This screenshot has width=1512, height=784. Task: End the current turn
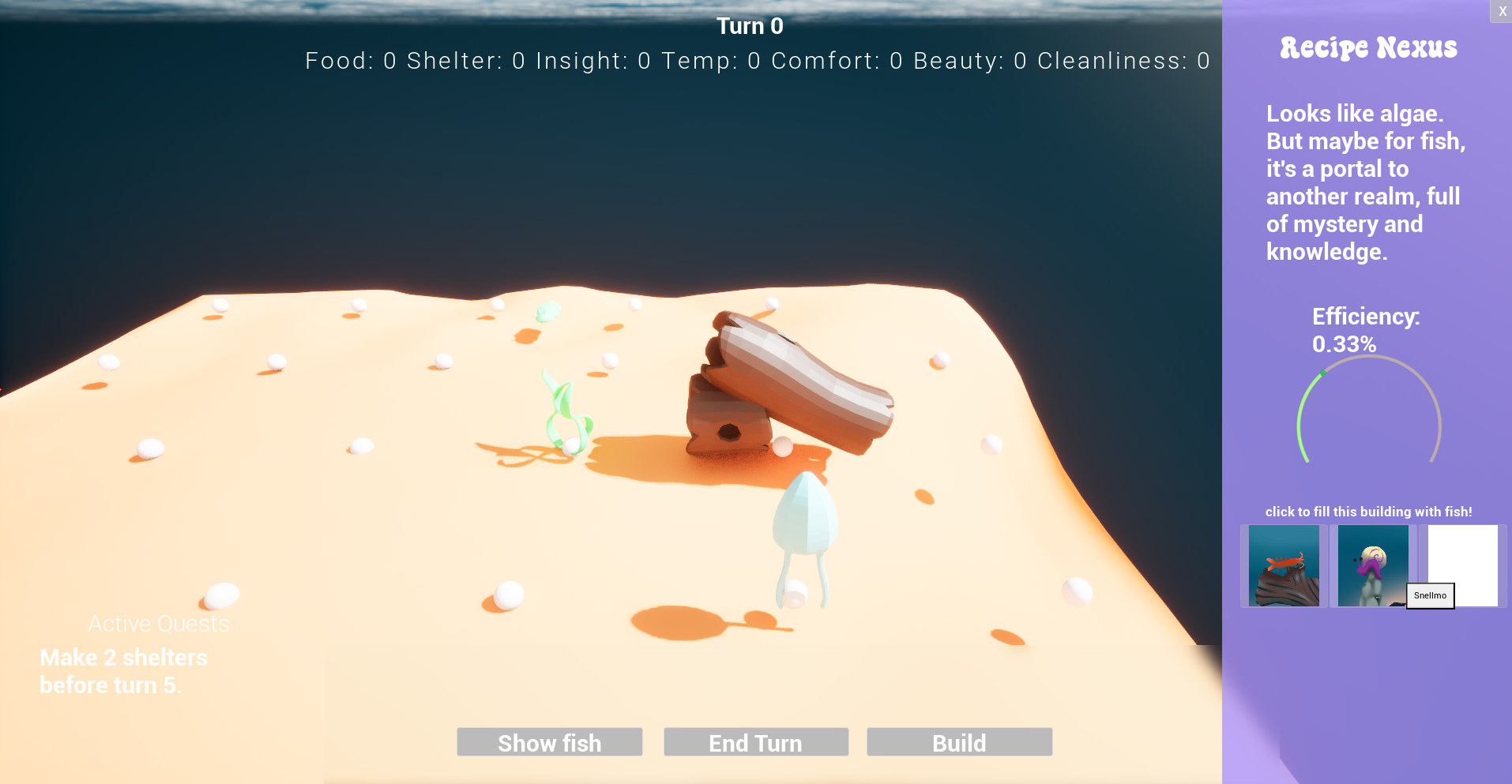[x=756, y=742]
